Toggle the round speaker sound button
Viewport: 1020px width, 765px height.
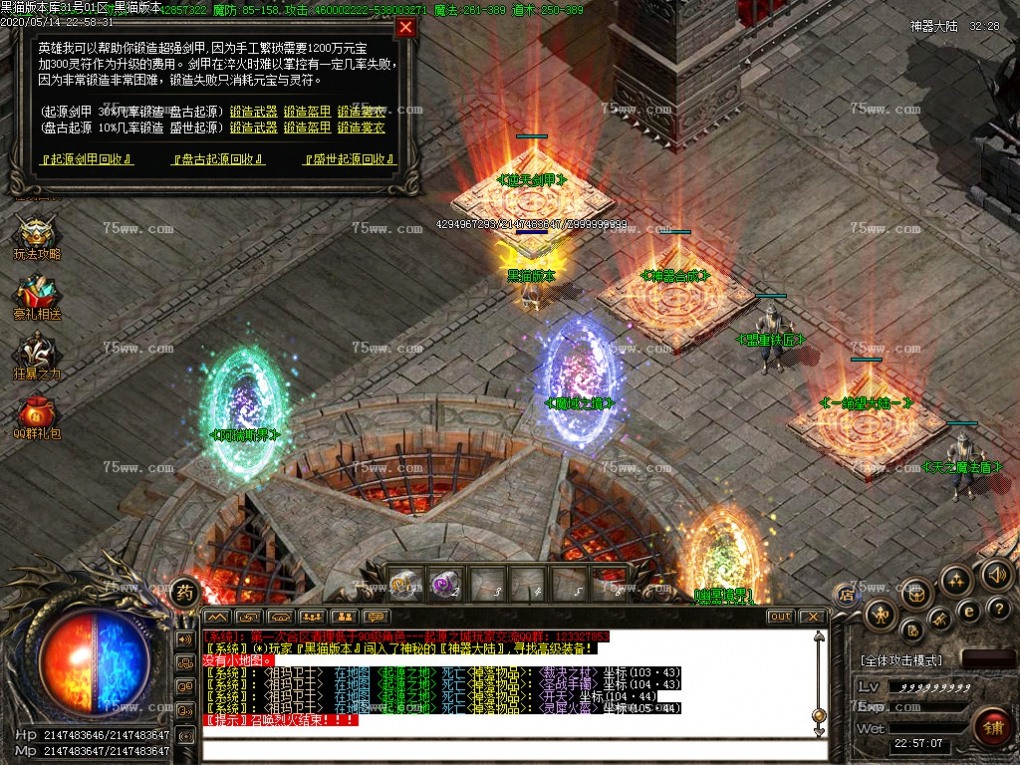click(996, 574)
